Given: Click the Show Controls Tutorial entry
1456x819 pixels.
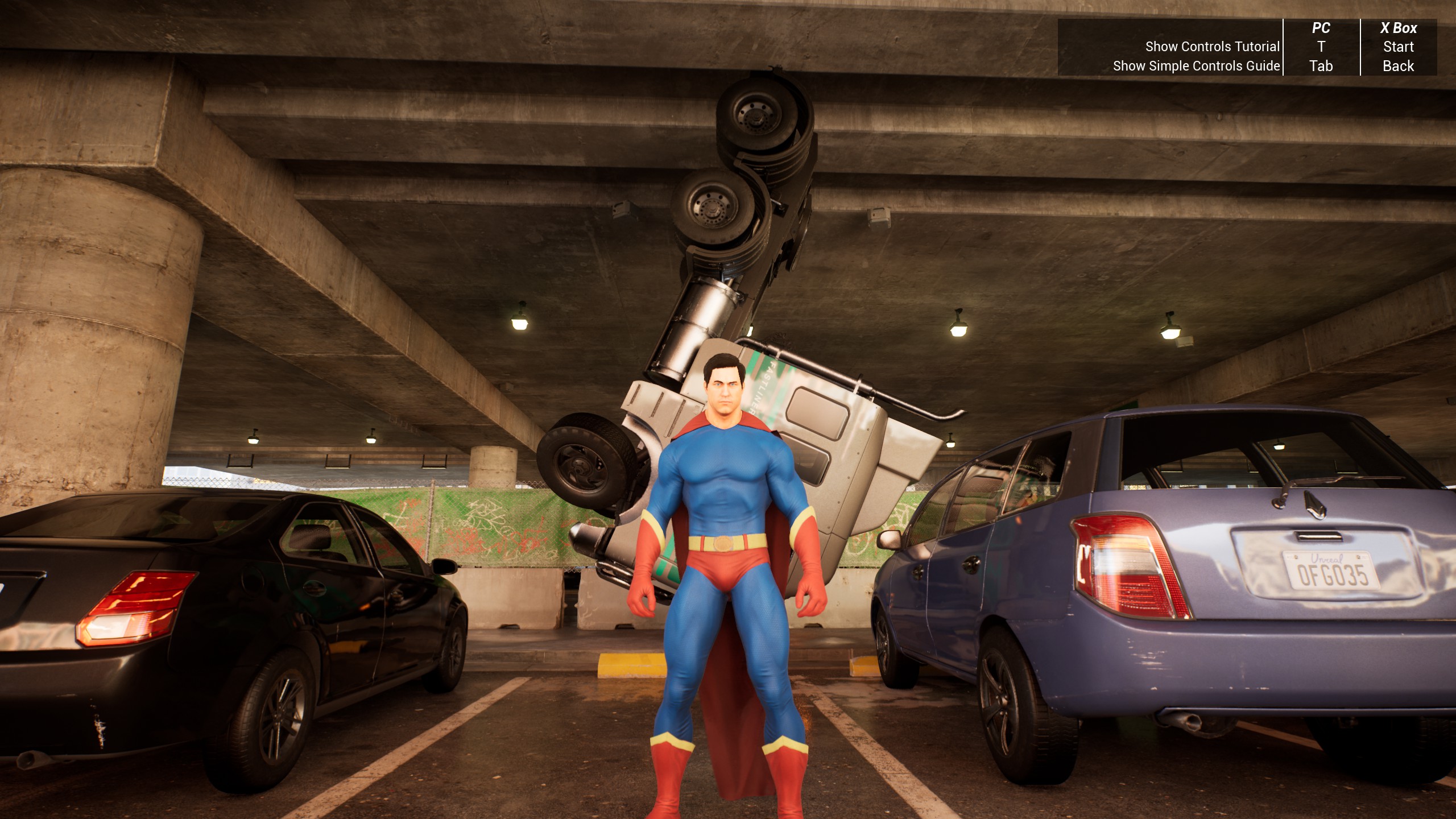Looking at the screenshot, I should (x=1211, y=47).
